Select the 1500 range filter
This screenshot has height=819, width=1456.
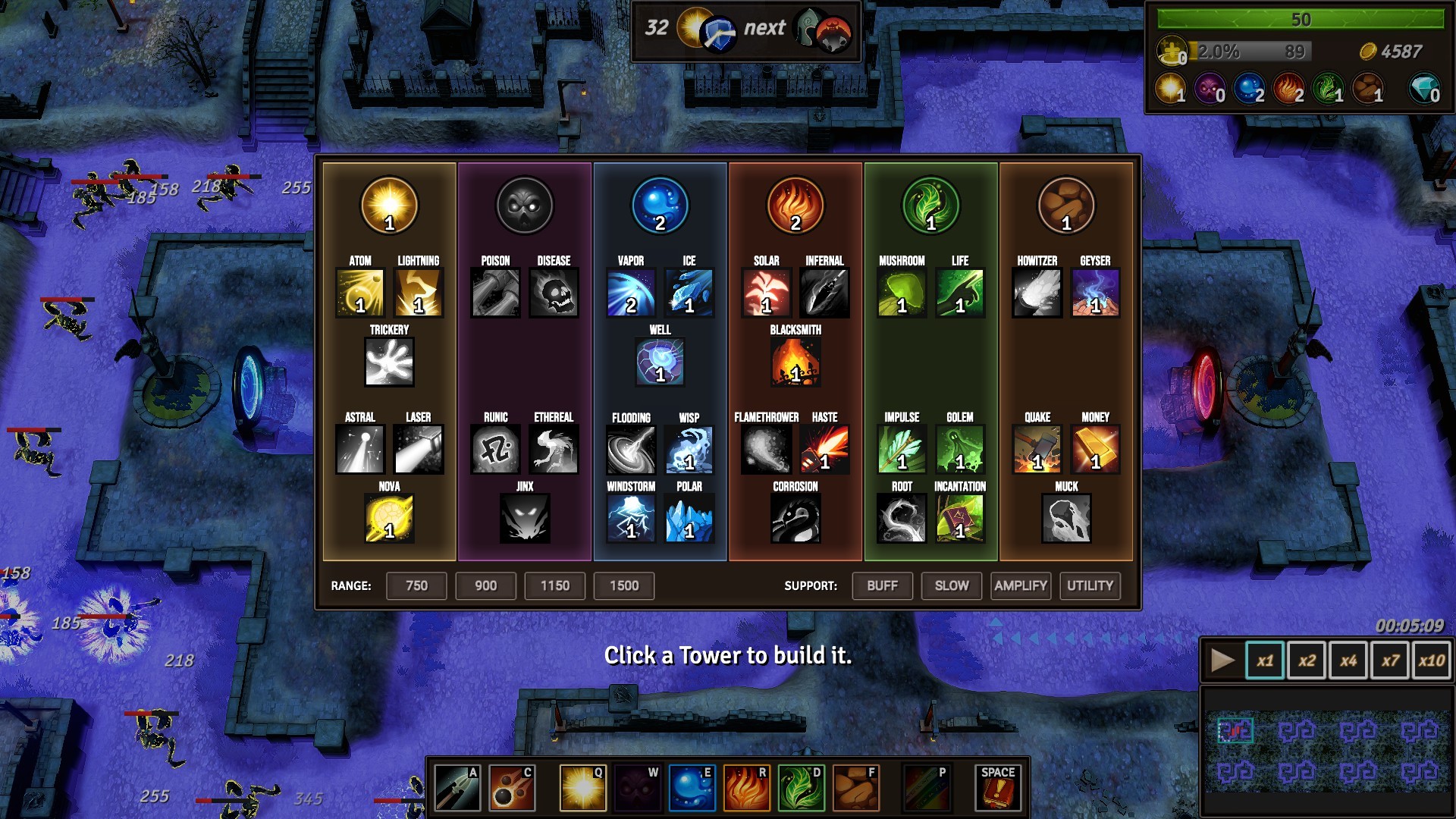623,585
